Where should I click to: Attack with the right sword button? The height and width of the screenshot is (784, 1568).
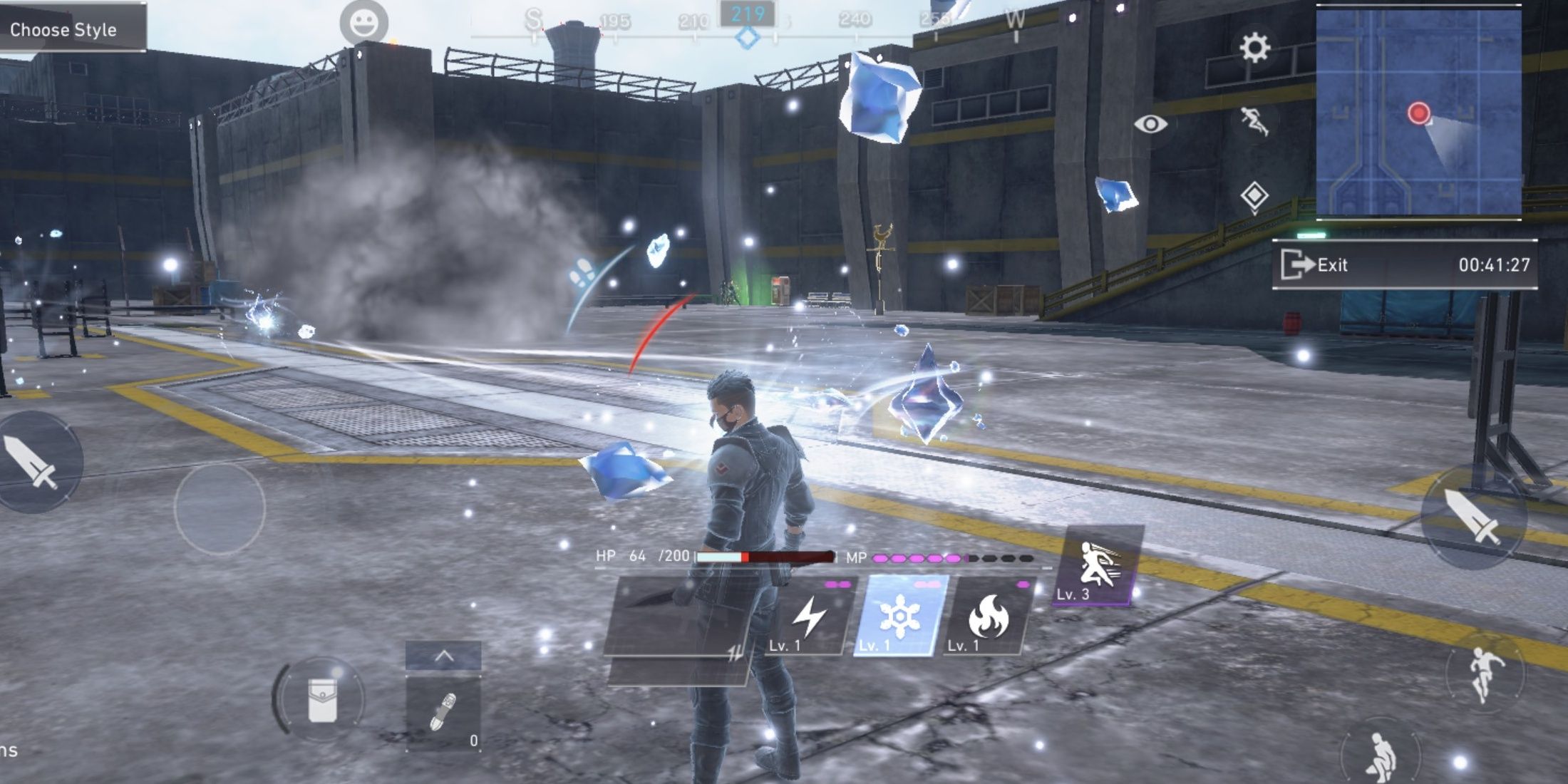(1472, 516)
